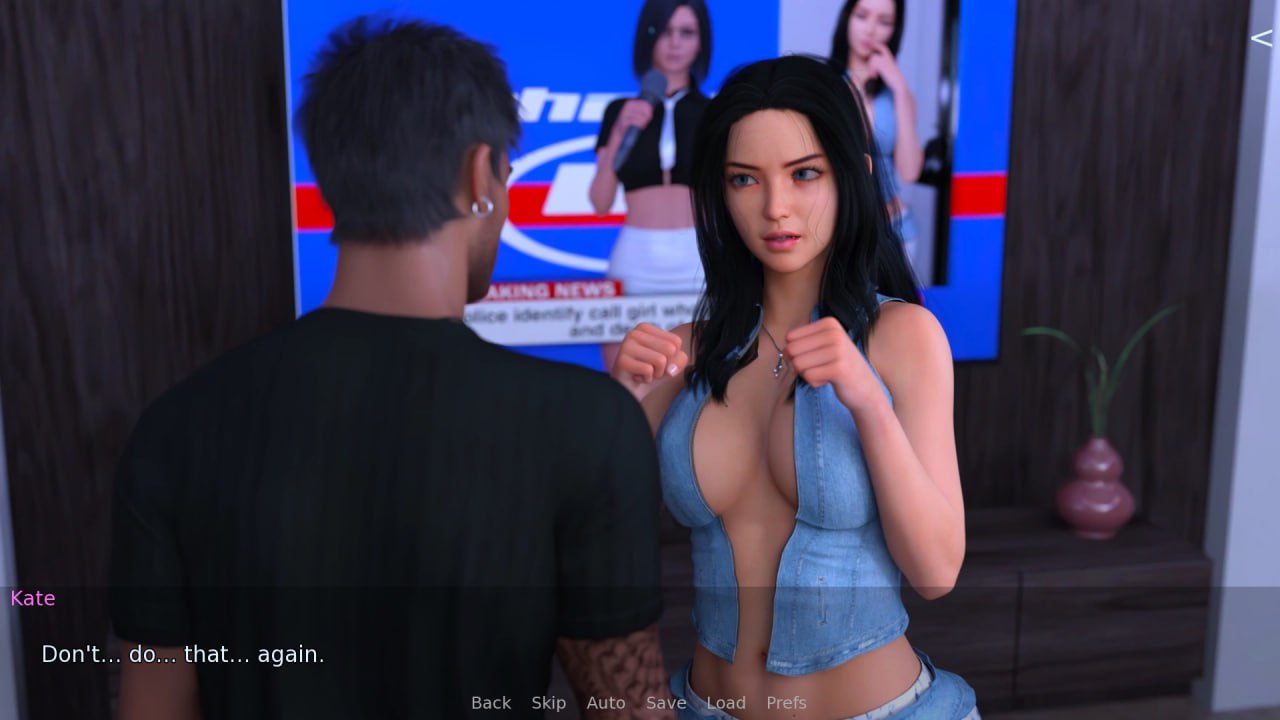Activate Skip in the quick menu
The width and height of the screenshot is (1280, 720).
[x=548, y=703]
